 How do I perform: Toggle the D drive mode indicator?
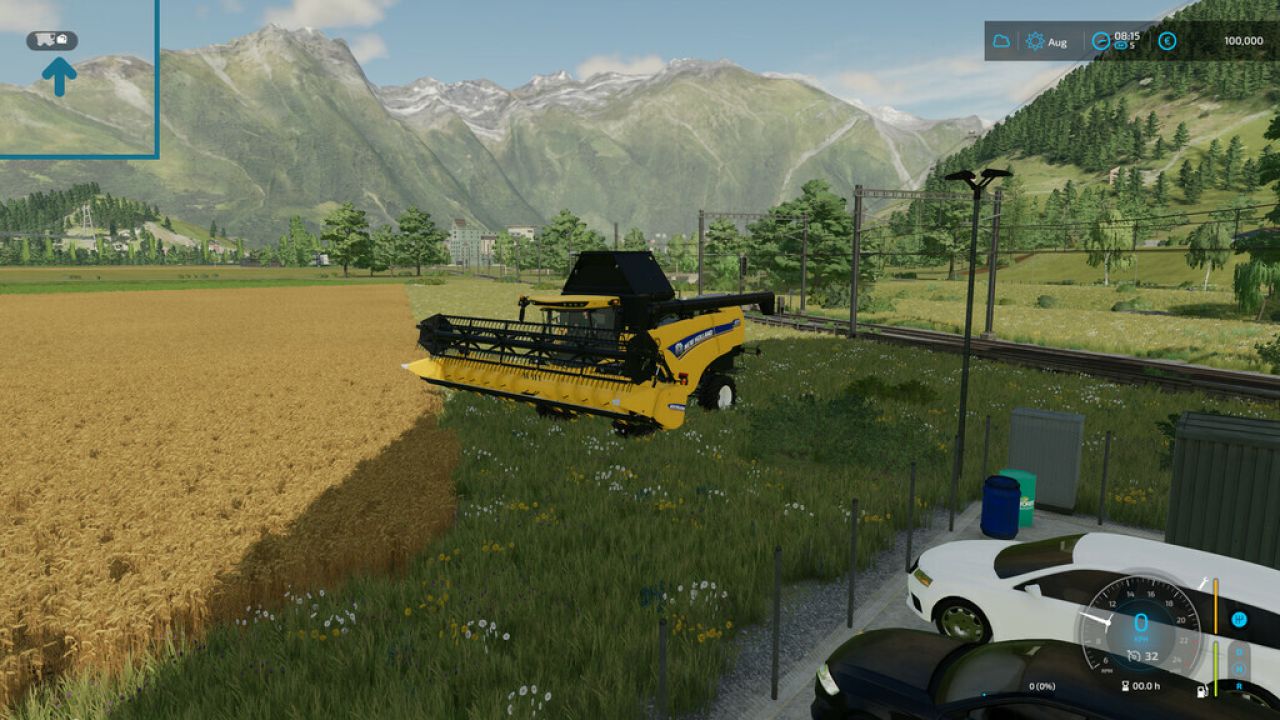click(1239, 651)
